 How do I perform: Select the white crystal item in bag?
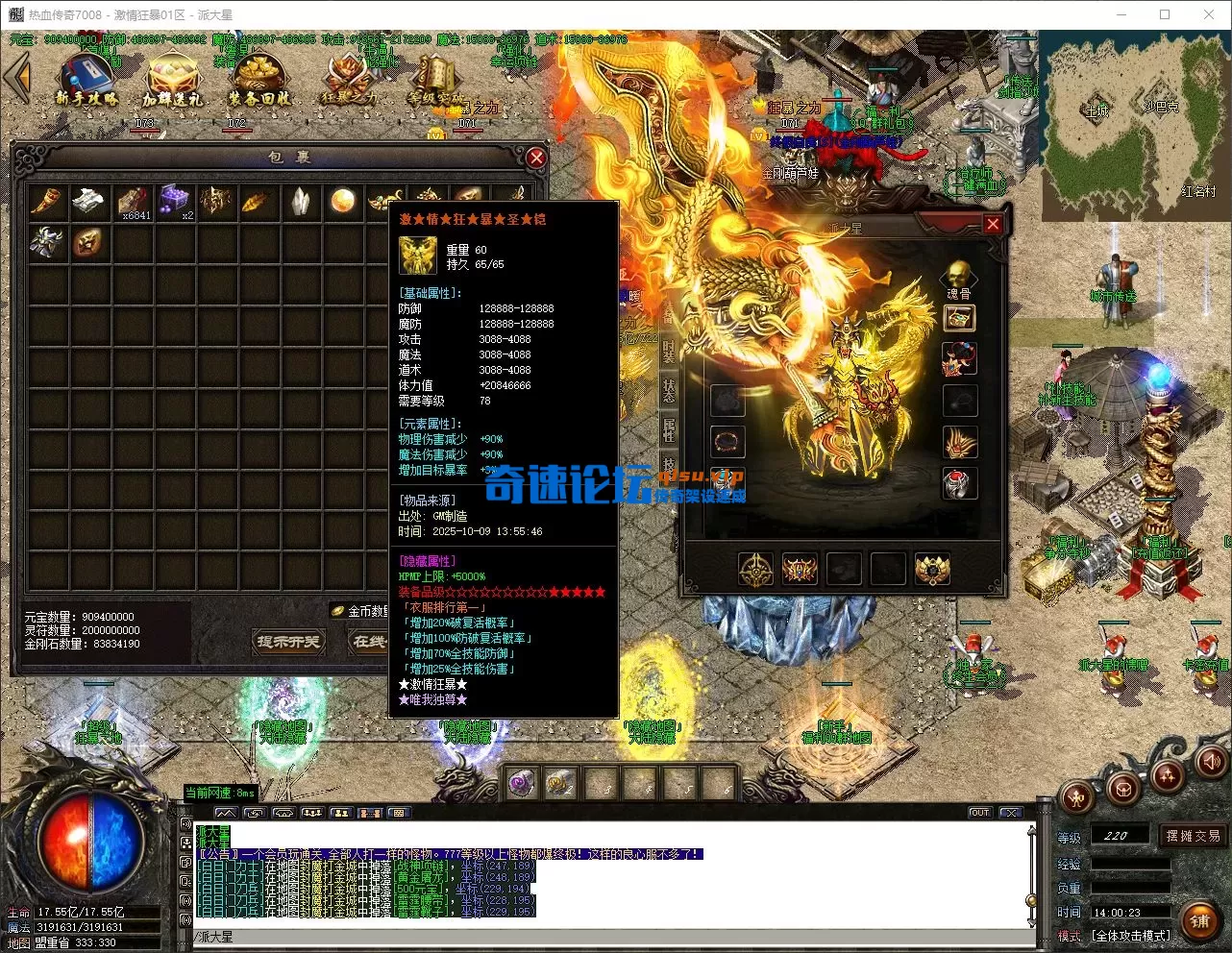[301, 201]
